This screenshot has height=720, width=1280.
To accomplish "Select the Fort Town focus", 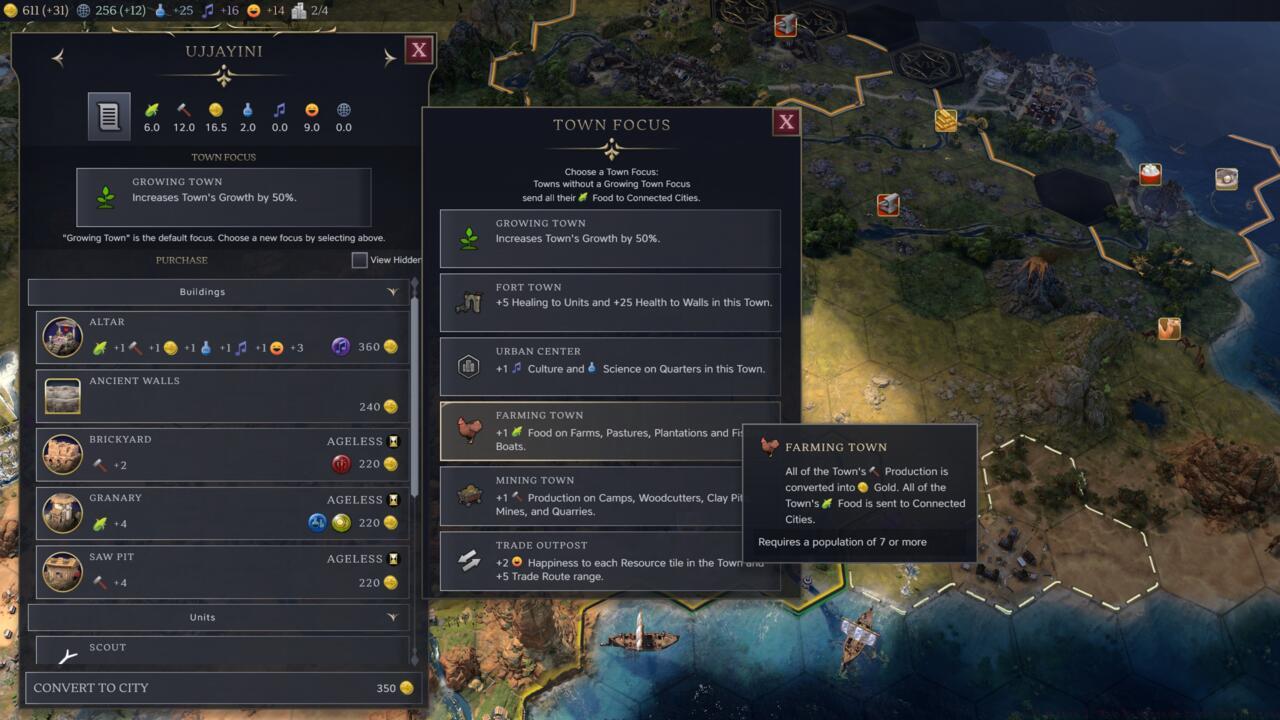I will point(610,302).
